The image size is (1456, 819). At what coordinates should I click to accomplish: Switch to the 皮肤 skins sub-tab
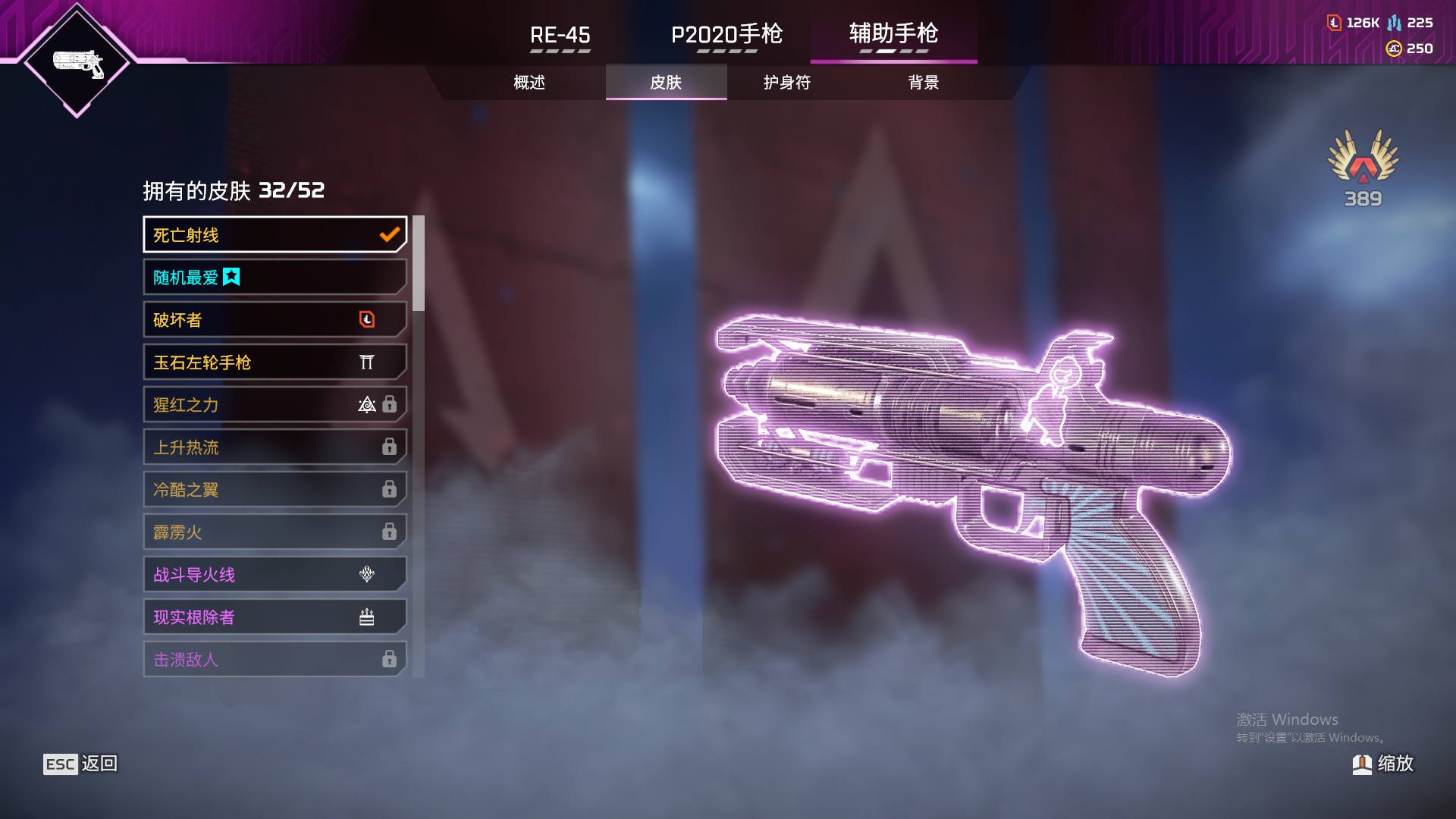tap(666, 82)
